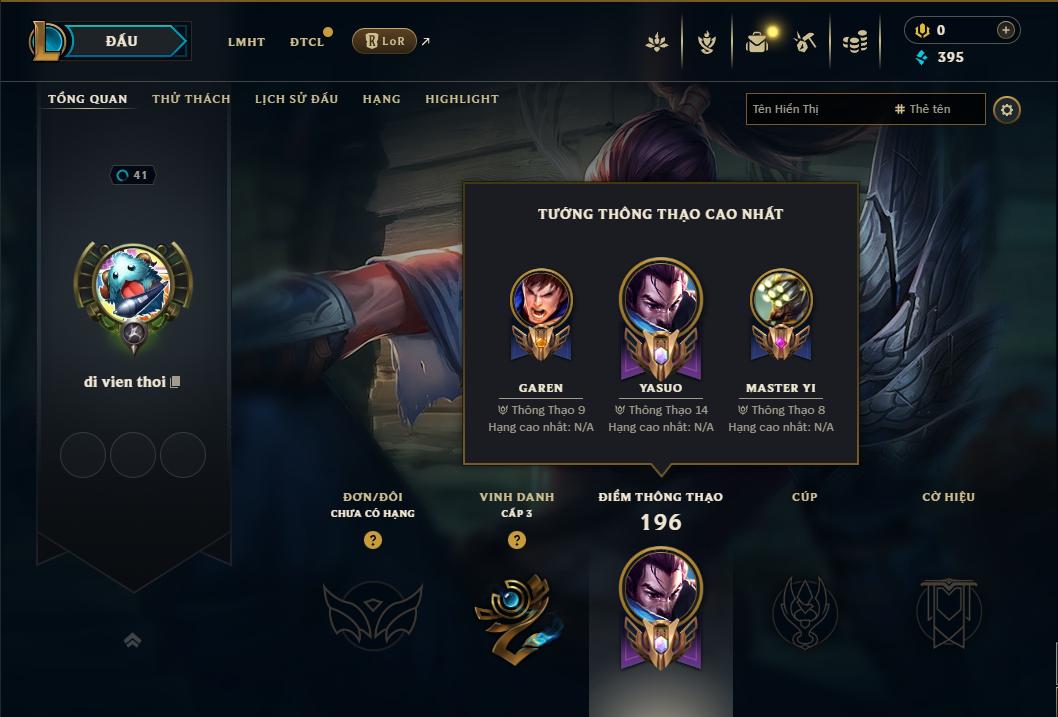Image resolution: width=1058 pixels, height=717 pixels.
Task: Click the Tên Hiển Thị search field
Action: point(815,109)
